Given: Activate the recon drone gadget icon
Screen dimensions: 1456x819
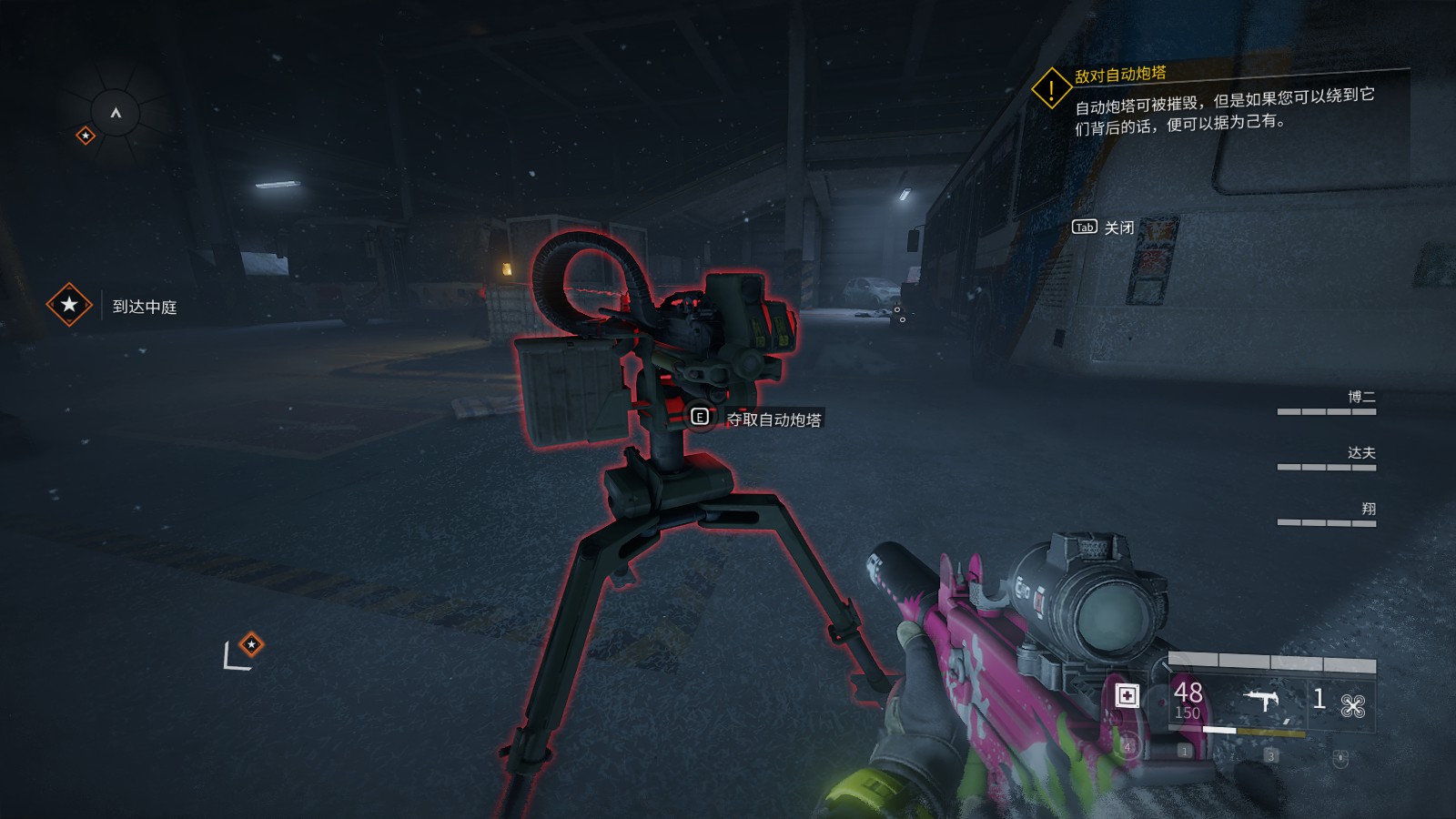Looking at the screenshot, I should (1352, 705).
